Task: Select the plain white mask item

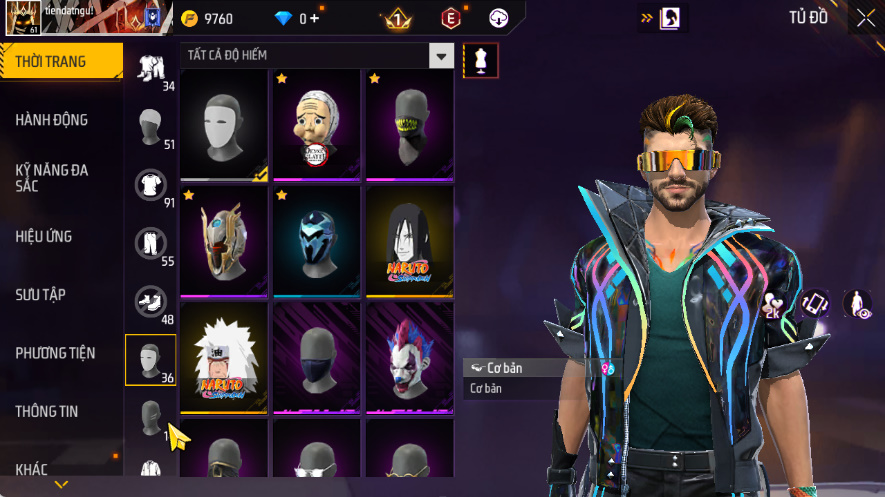Action: point(224,125)
